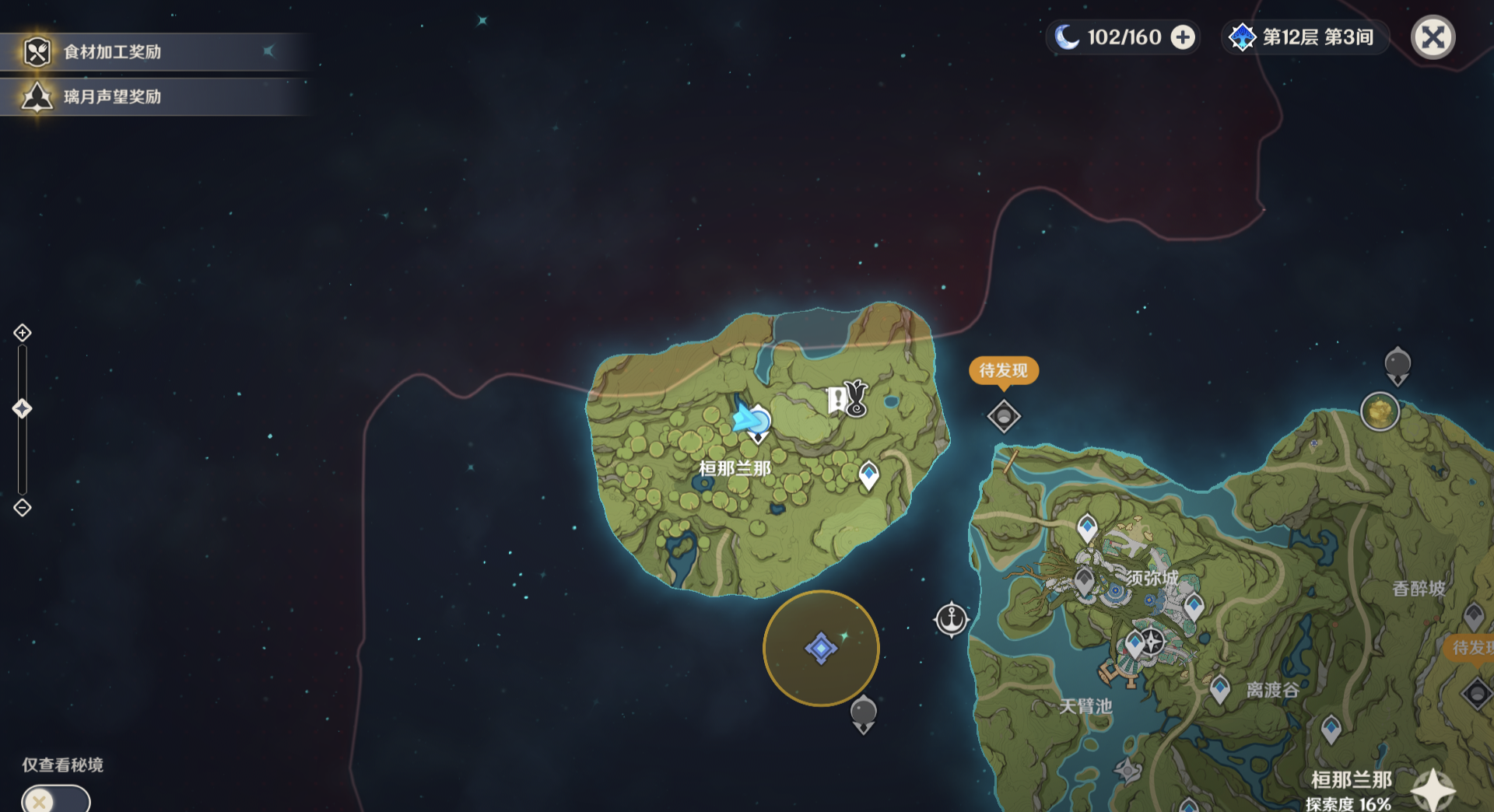Select the teleport waypoint beside 离渡谷

point(1219,689)
